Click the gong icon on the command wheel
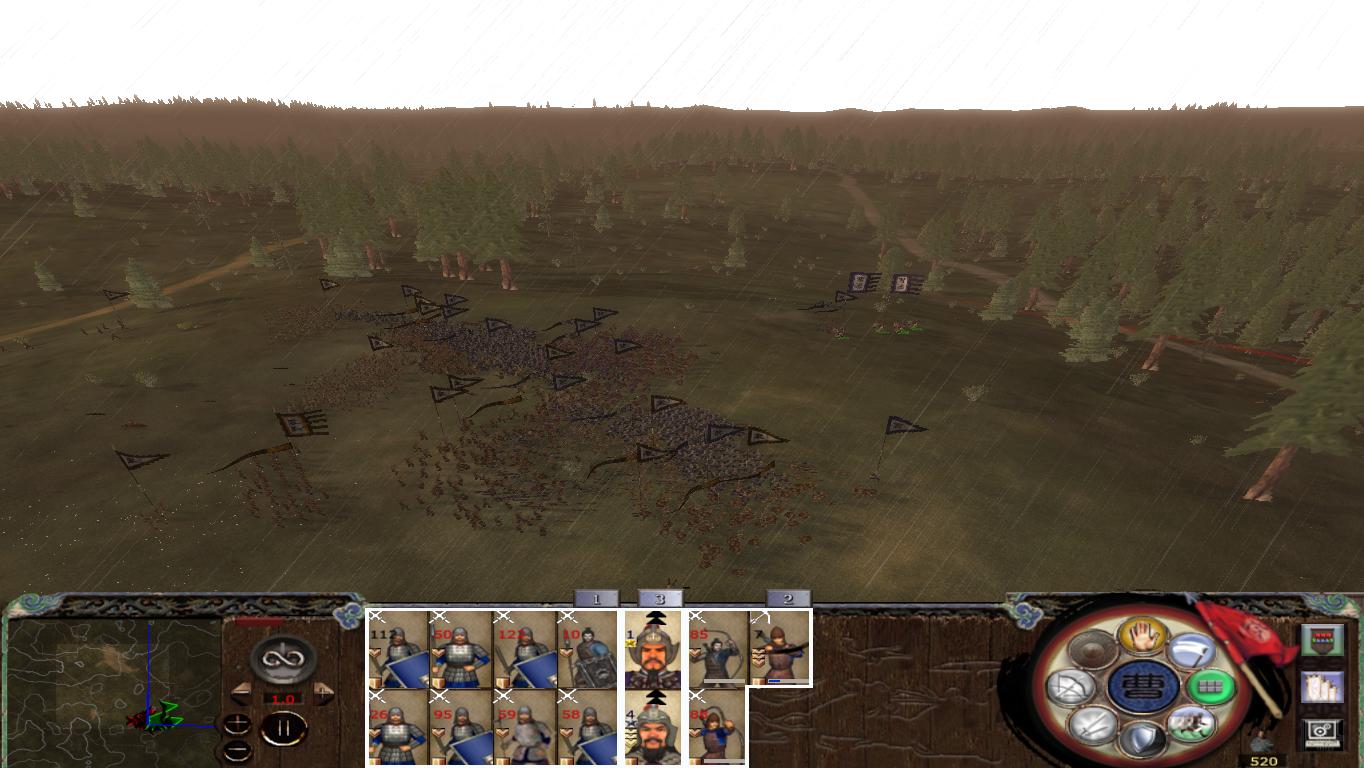The image size is (1364, 768). click(1092, 648)
